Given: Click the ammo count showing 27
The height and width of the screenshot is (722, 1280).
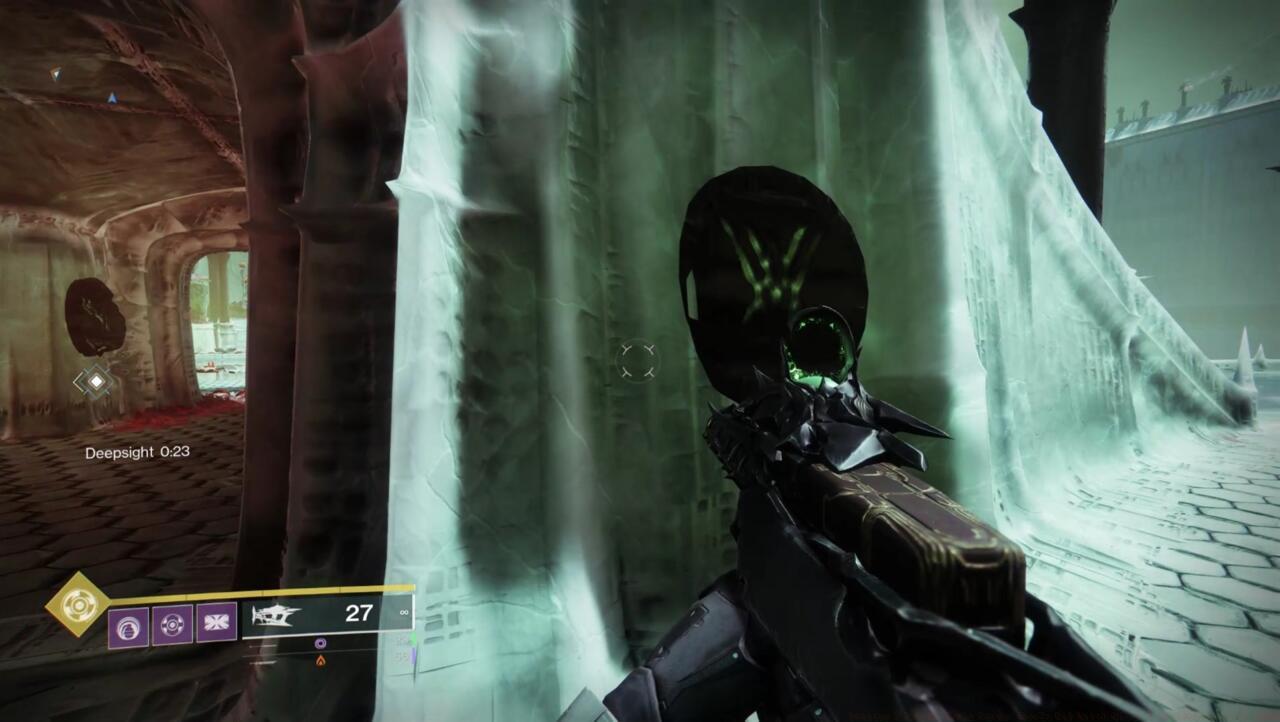Looking at the screenshot, I should coord(360,613).
